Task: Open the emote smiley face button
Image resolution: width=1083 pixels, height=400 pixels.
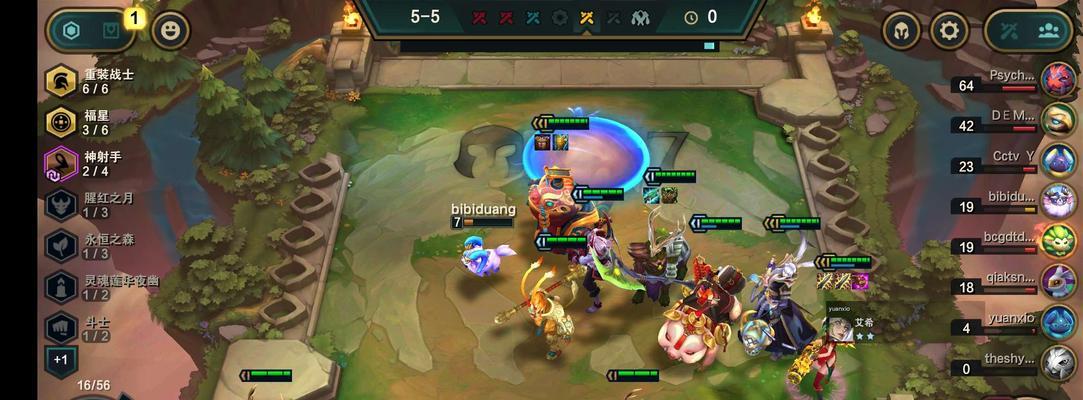Action: [x=171, y=30]
